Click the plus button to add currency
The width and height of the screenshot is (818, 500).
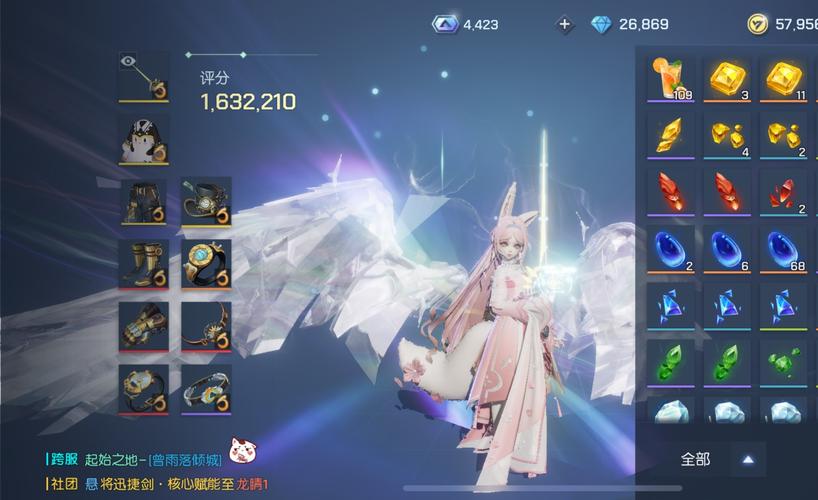(565, 24)
